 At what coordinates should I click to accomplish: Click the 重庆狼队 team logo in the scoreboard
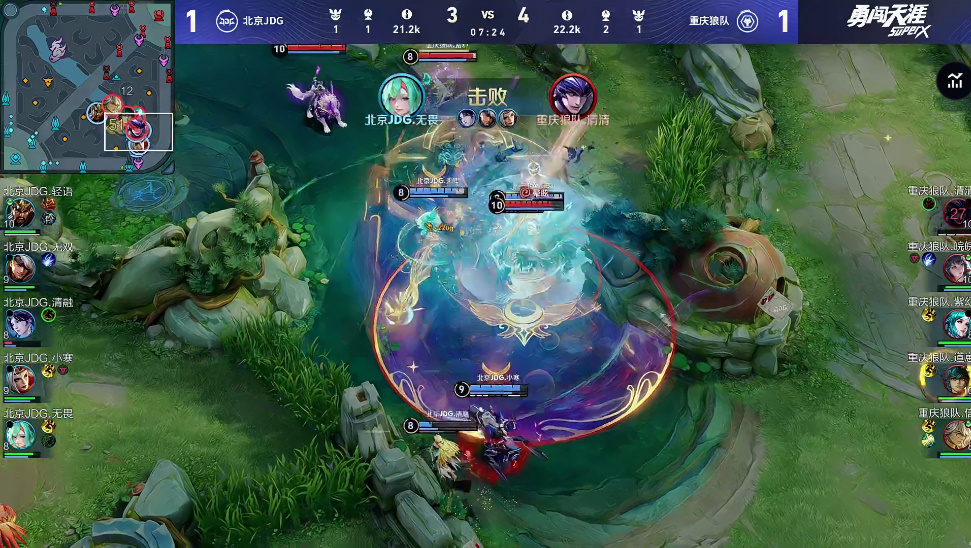tap(746, 21)
